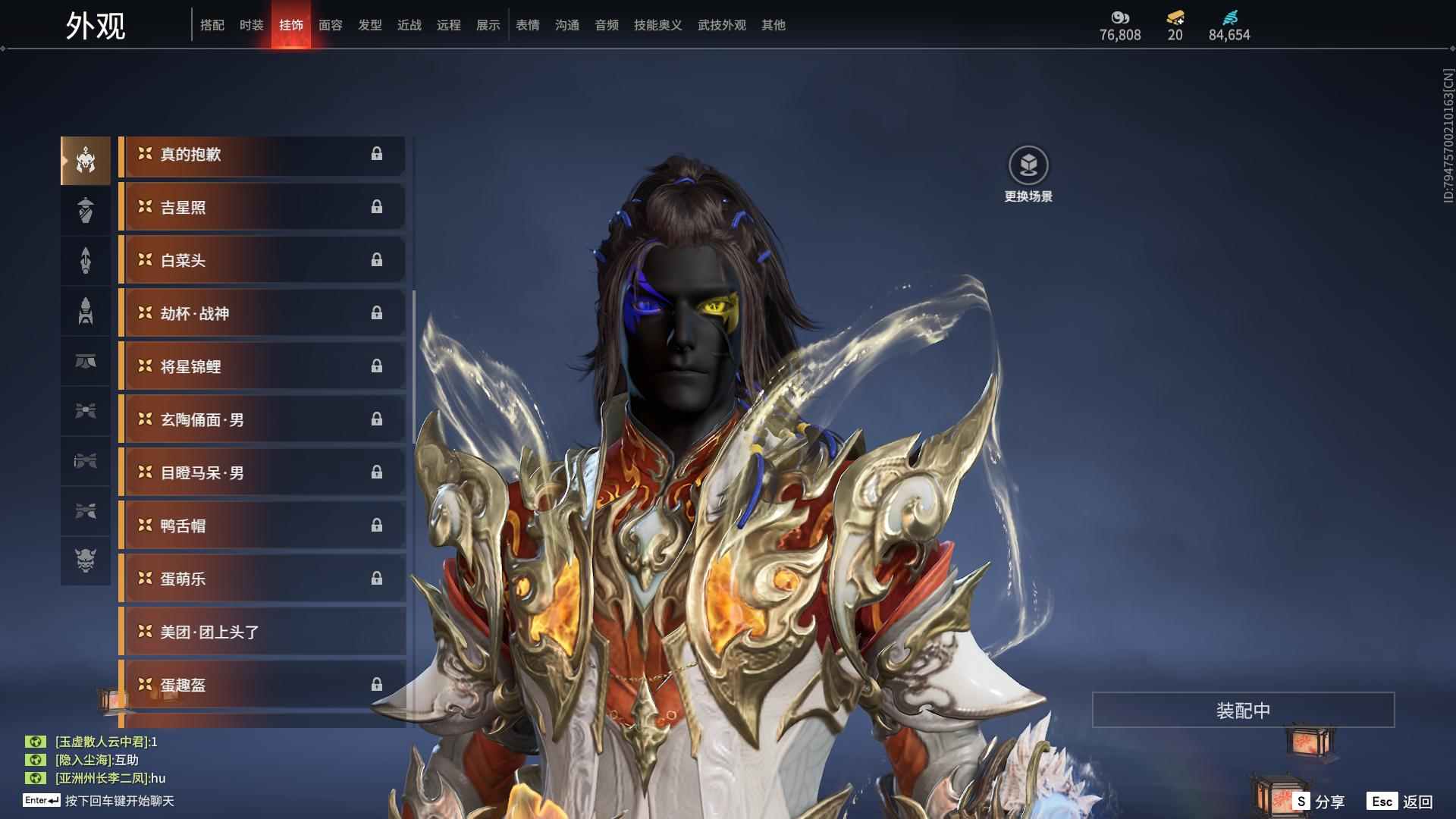The image size is (1456, 819).
Task: Click the chat input box
Action: point(120,801)
